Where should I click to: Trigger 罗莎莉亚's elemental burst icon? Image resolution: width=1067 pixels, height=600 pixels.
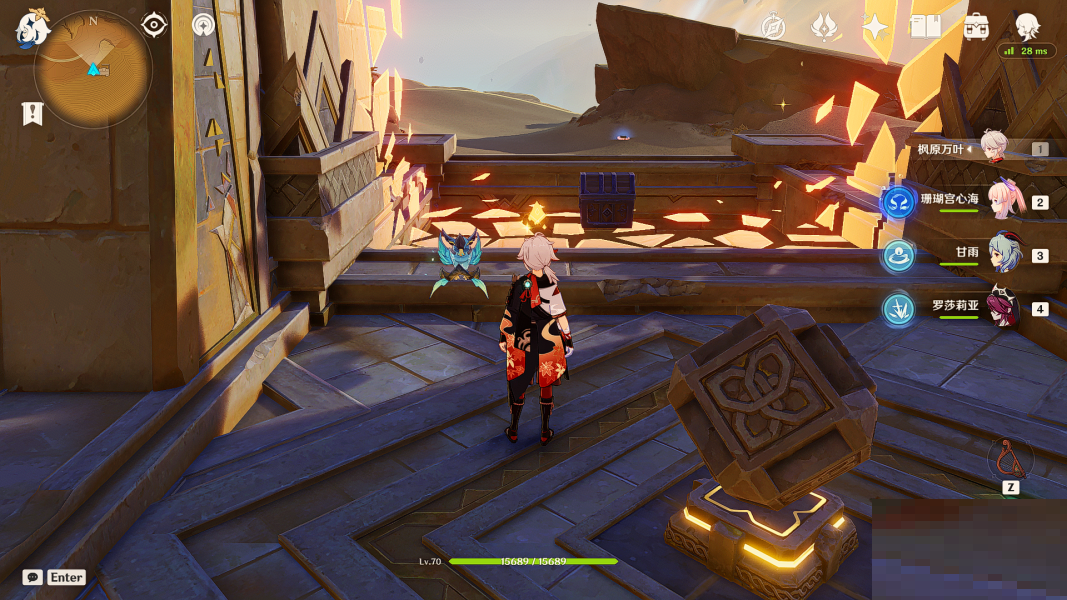pyautogui.click(x=898, y=308)
